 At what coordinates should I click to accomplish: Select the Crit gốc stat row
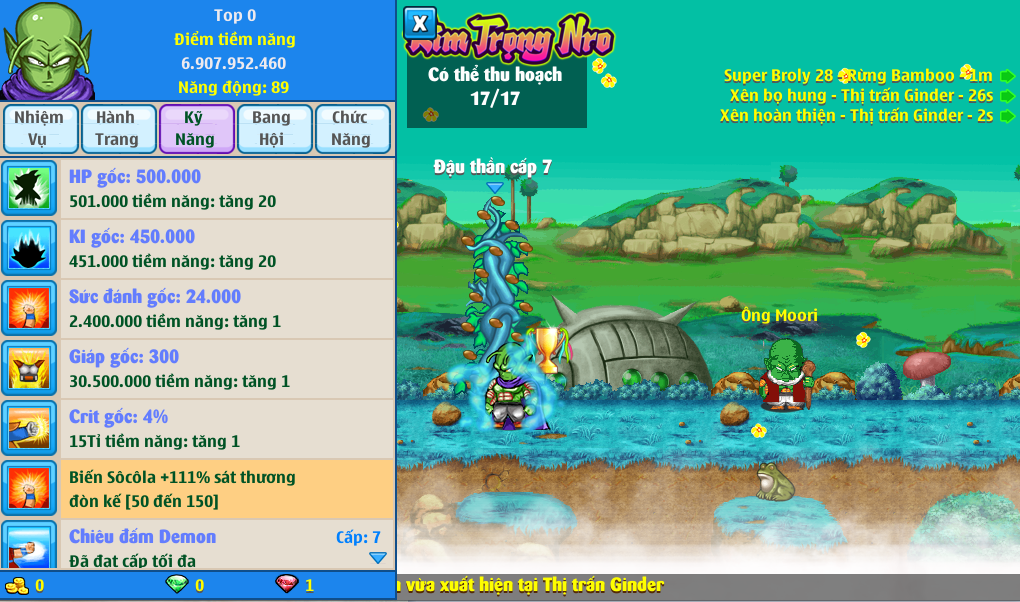(x=198, y=429)
